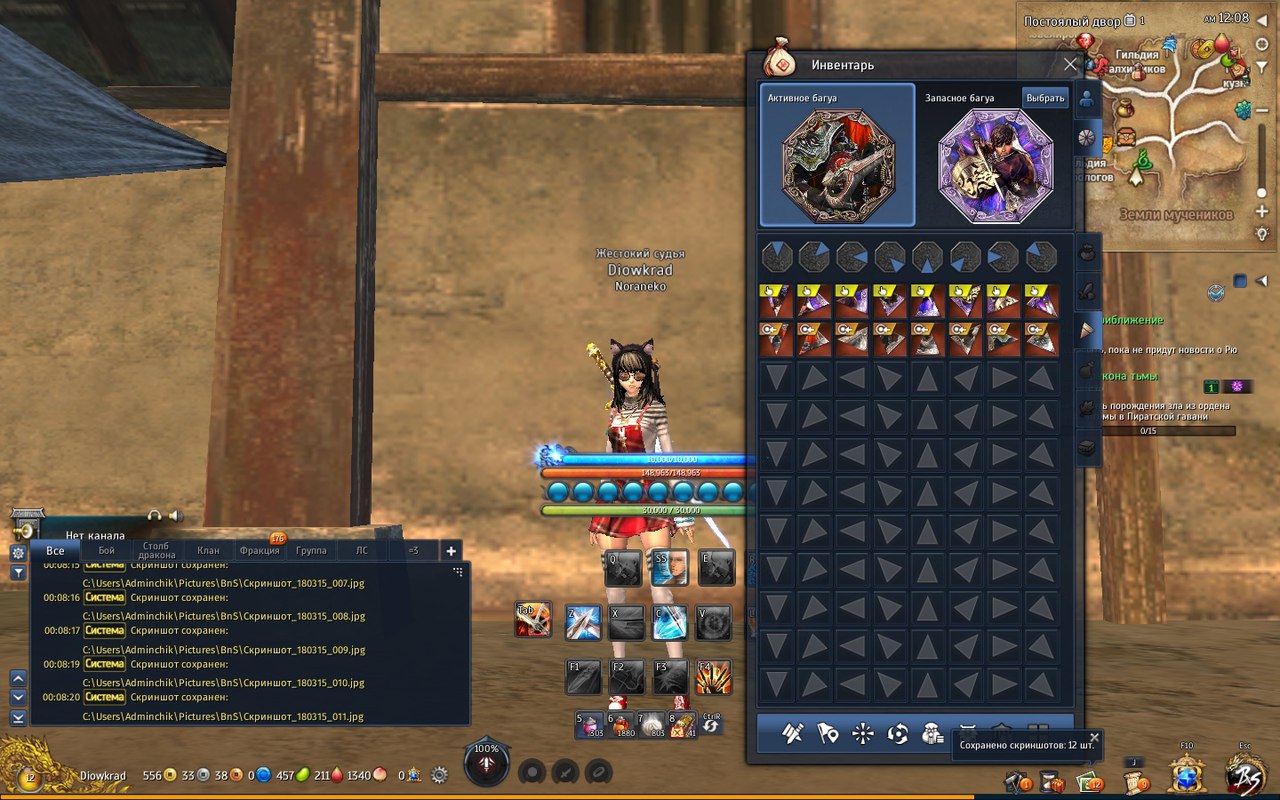Close the Инвентарь window
Screen dimensions: 1280x800
point(1070,65)
